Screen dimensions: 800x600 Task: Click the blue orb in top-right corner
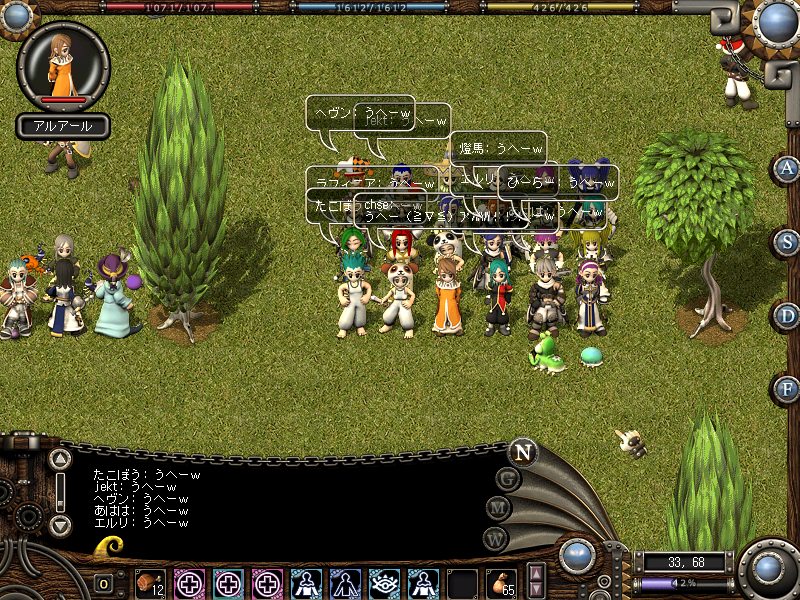click(x=777, y=22)
